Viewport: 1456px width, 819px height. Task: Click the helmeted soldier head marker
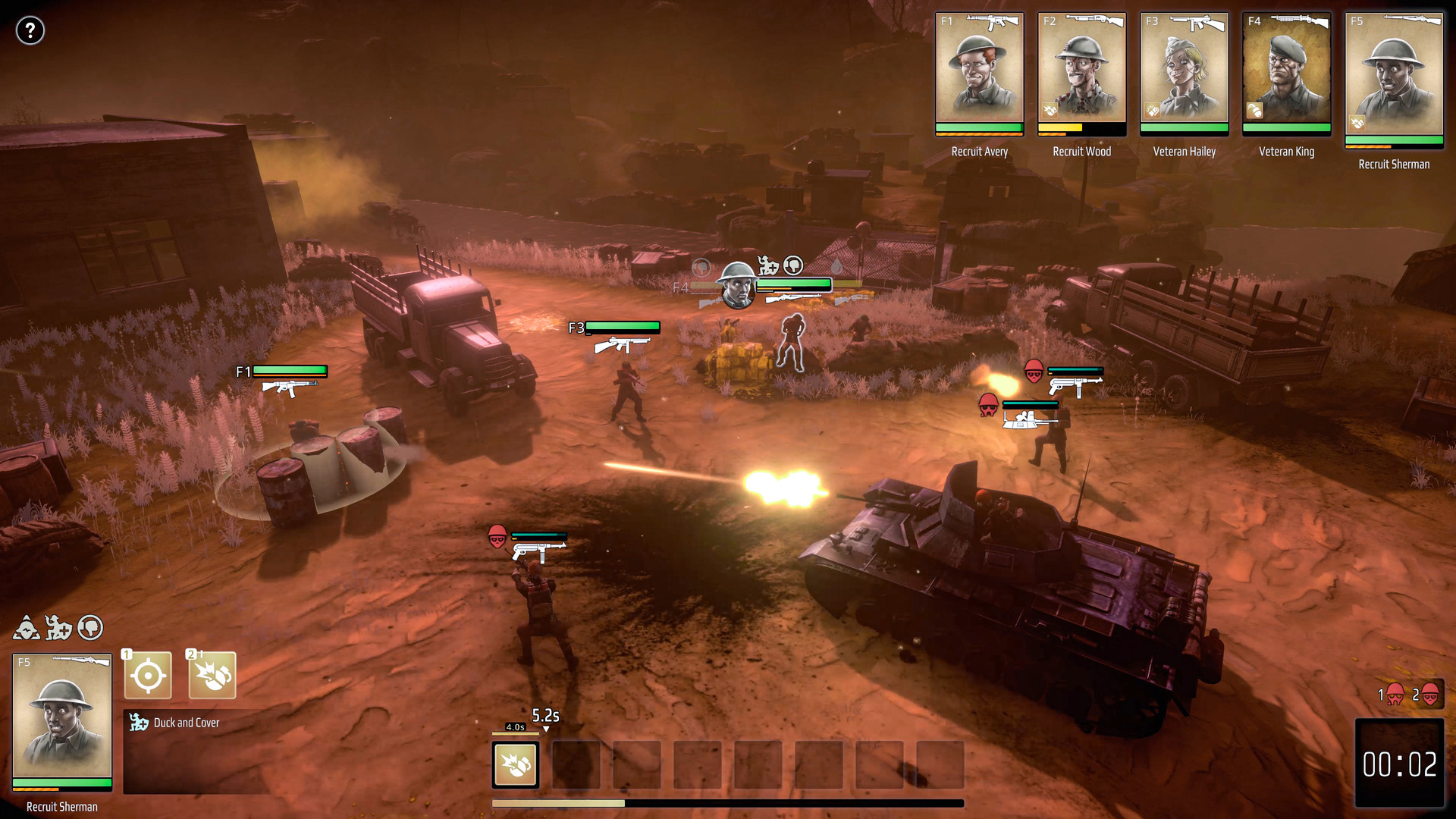point(737,284)
